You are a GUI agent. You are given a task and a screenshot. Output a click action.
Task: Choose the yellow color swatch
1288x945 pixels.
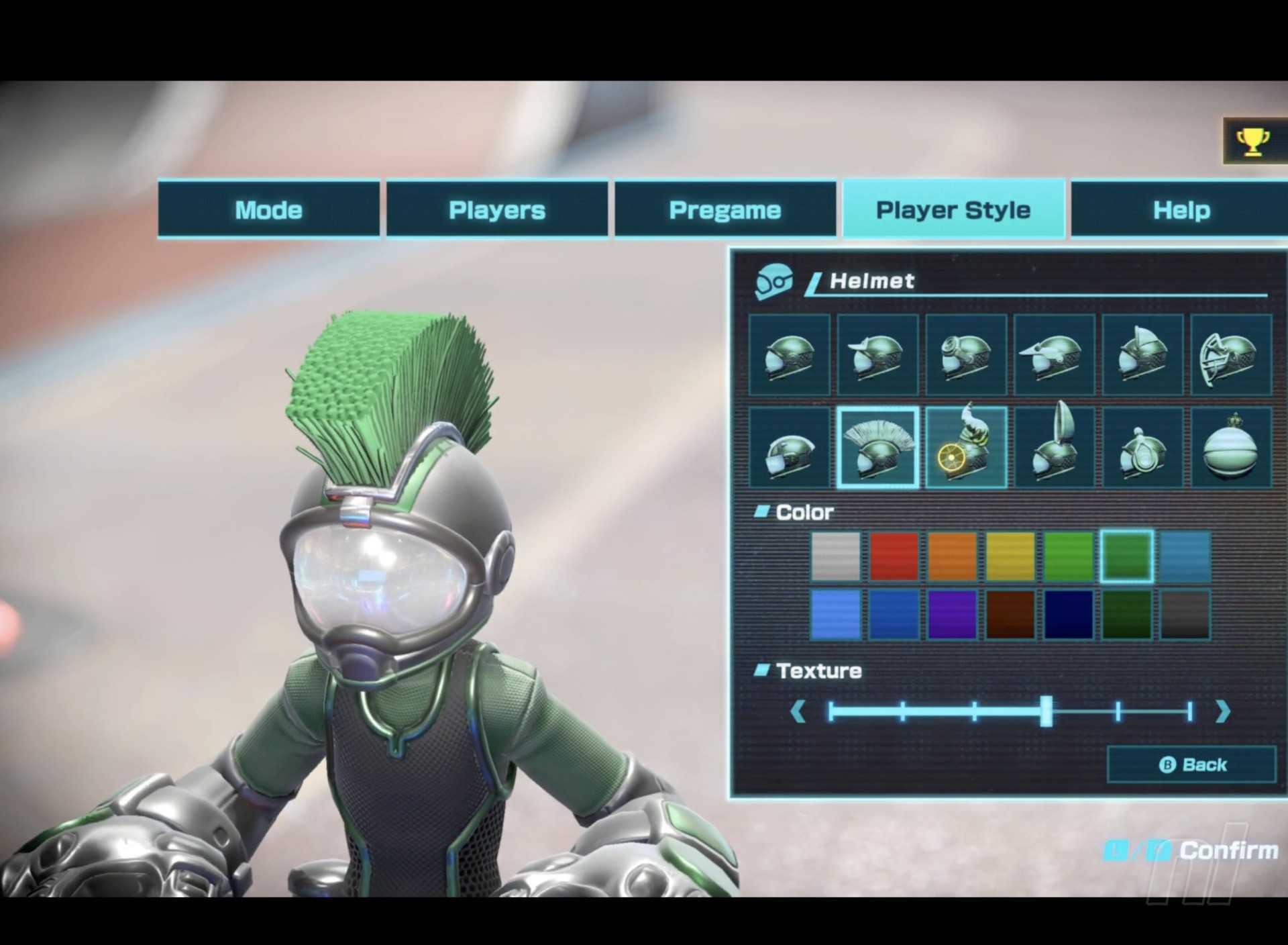(1010, 556)
